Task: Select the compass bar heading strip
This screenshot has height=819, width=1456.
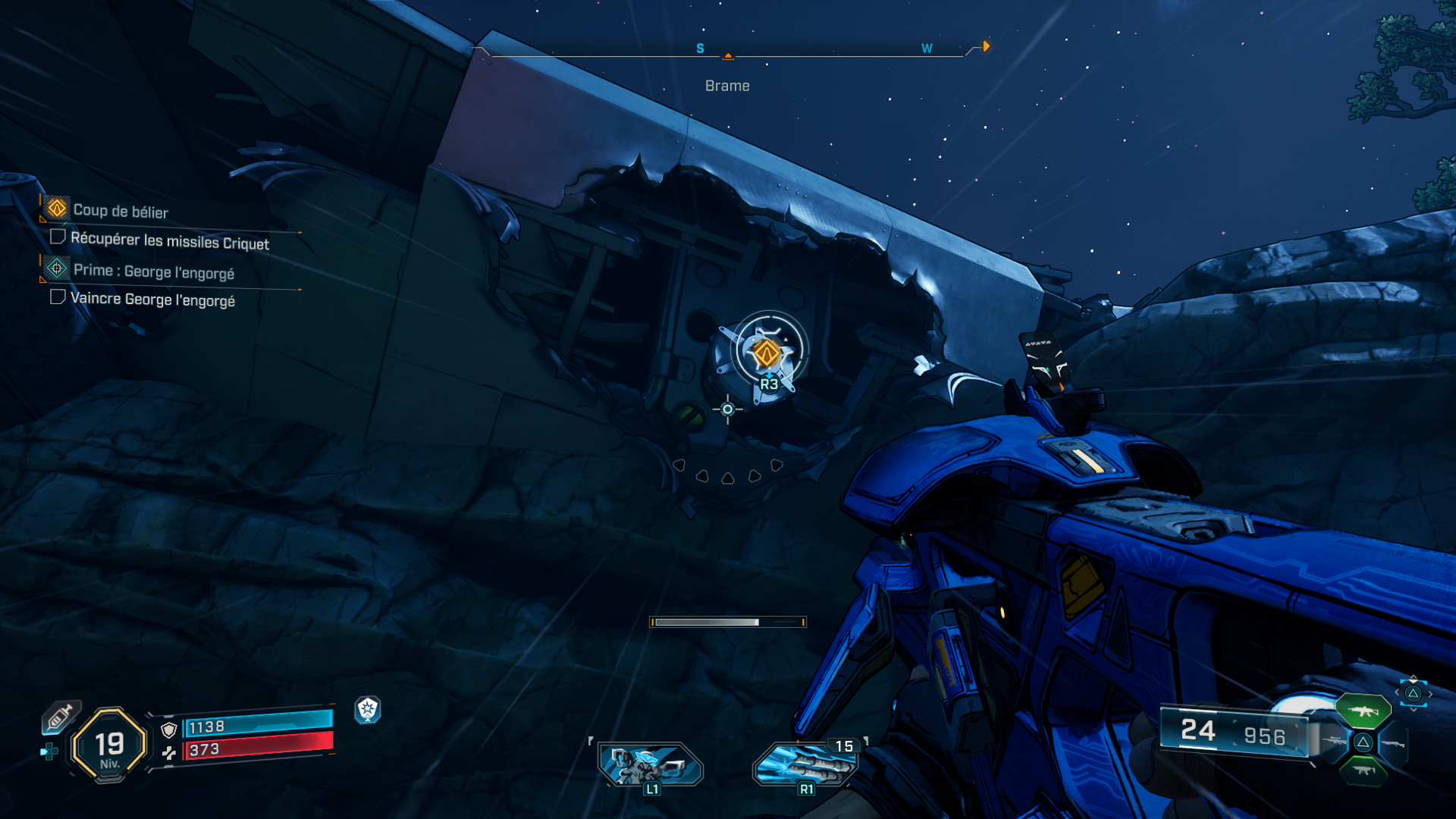Action: coord(728,55)
